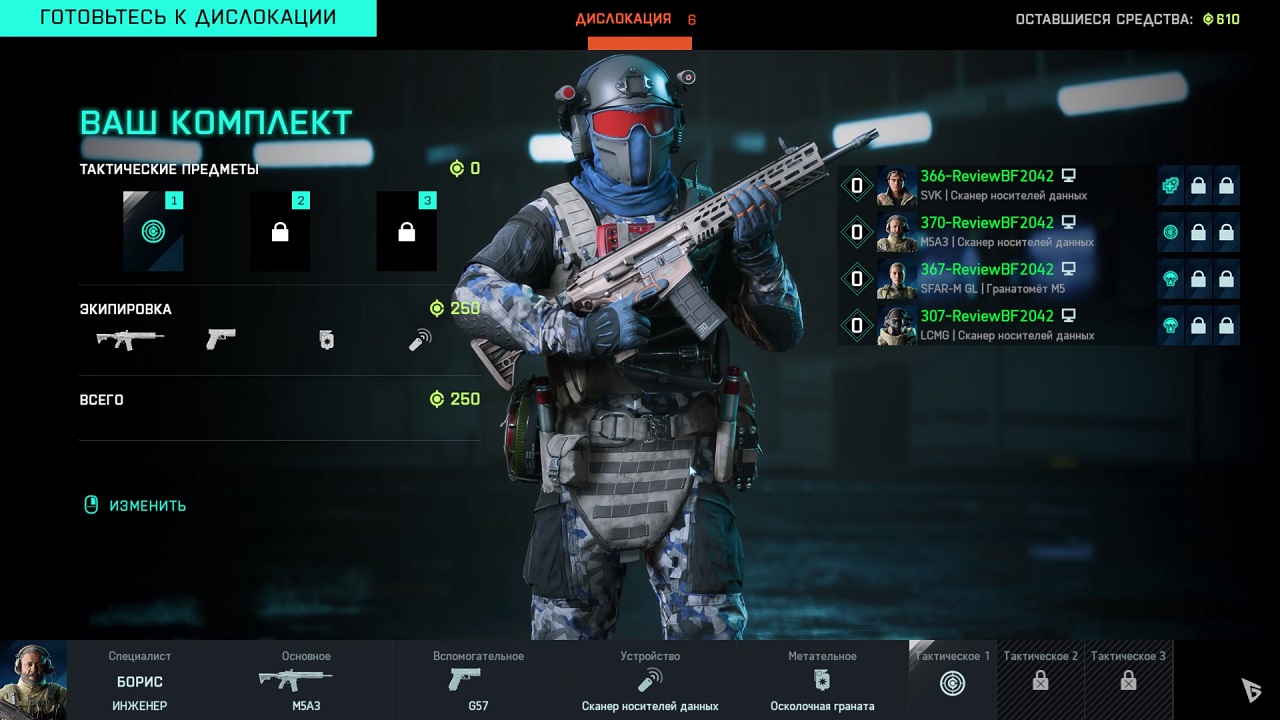The image size is (1280, 720).
Task: Open specialist Борис selection in bottom bar
Action: 110,681
